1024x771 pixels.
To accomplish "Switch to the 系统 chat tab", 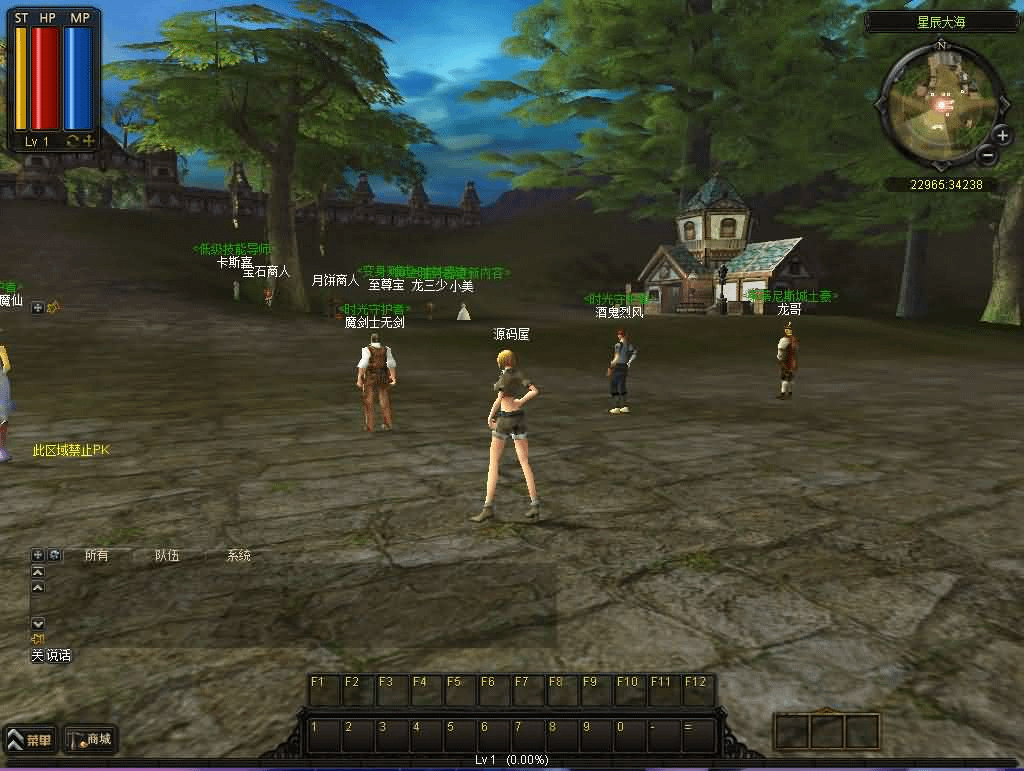I will (x=238, y=555).
